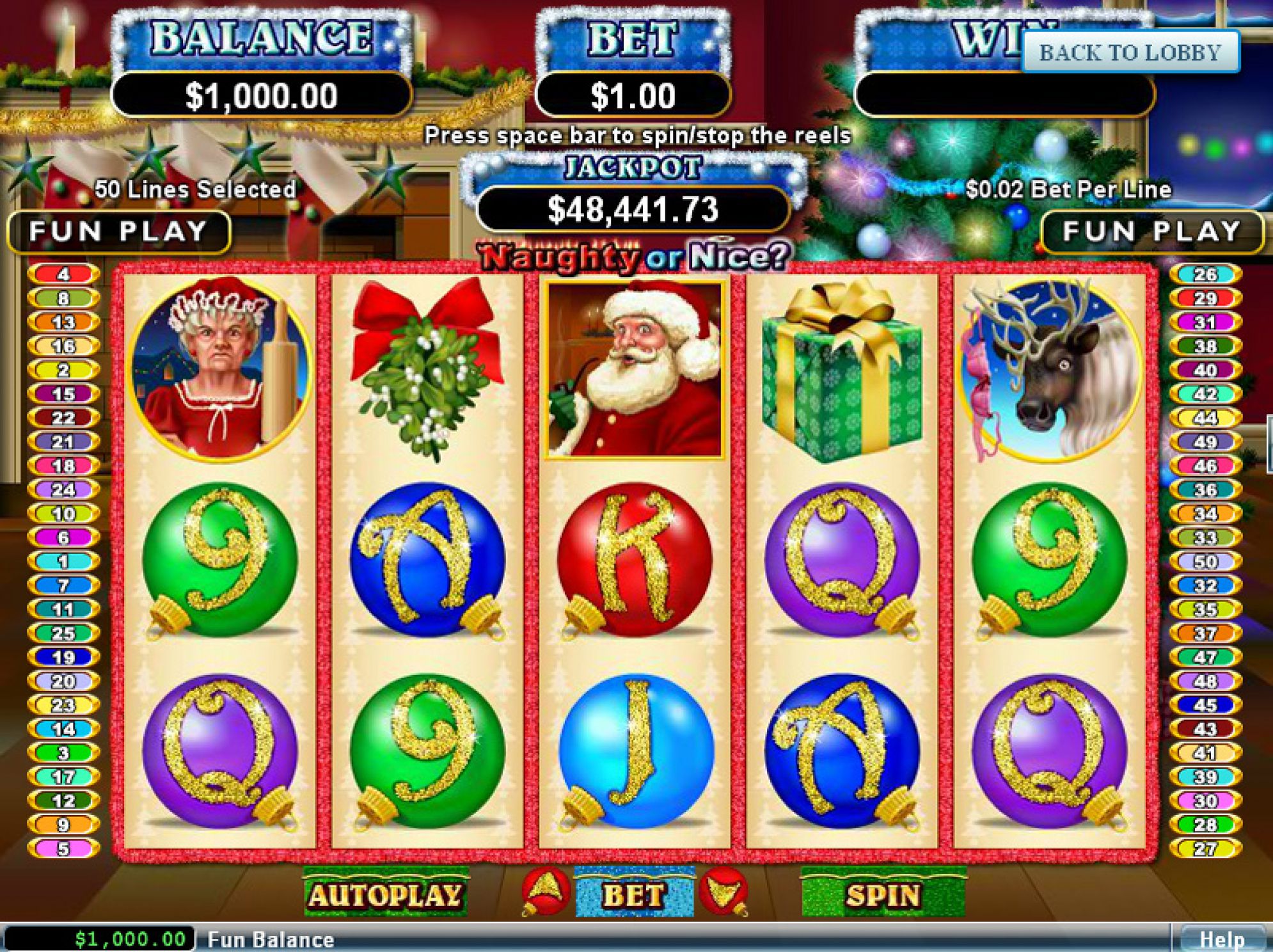Viewport: 1273px width, 952px height.
Task: Choose payline 26 marker
Action: click(x=1205, y=274)
